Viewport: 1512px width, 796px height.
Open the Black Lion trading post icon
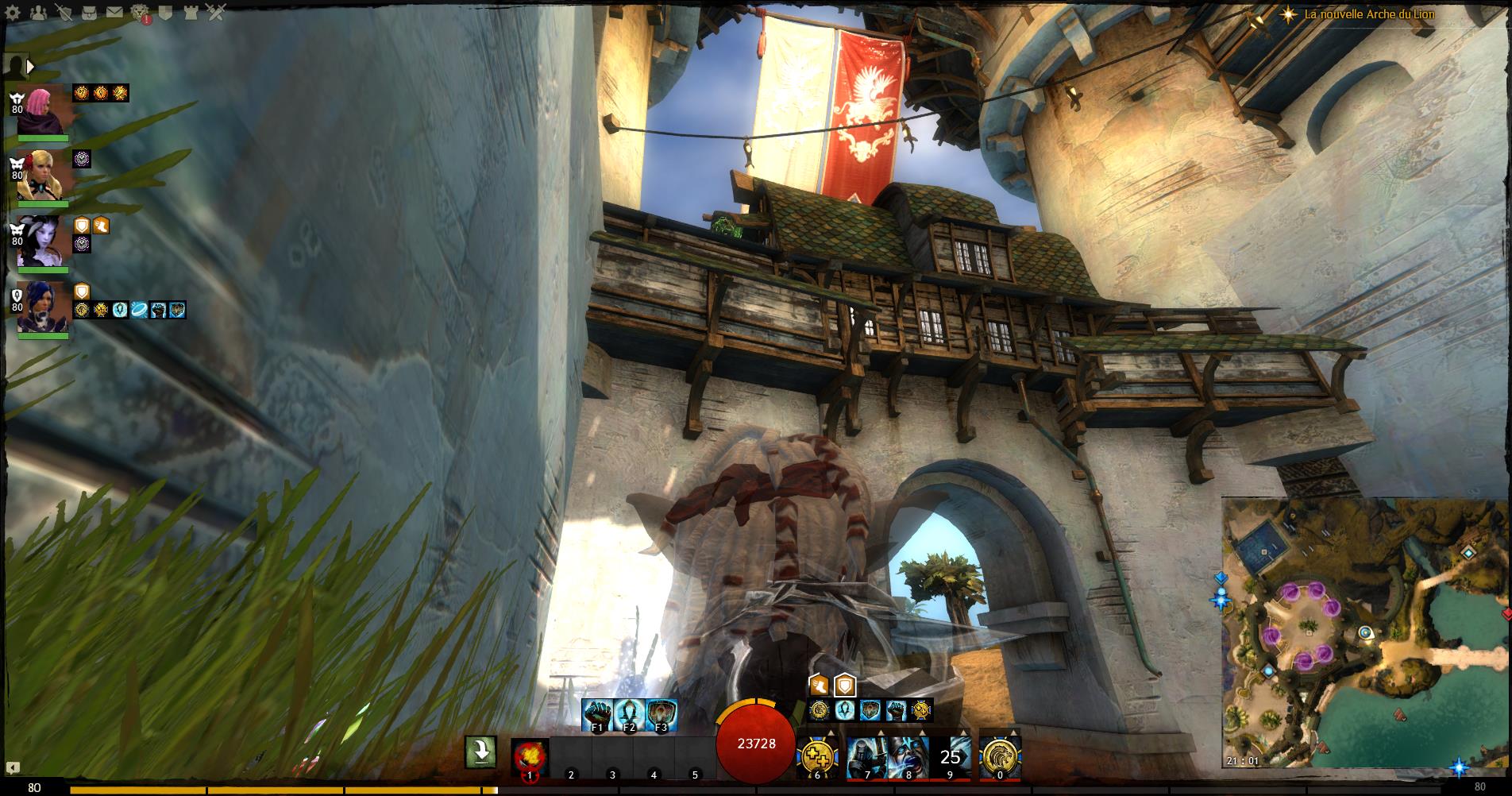pos(140,12)
